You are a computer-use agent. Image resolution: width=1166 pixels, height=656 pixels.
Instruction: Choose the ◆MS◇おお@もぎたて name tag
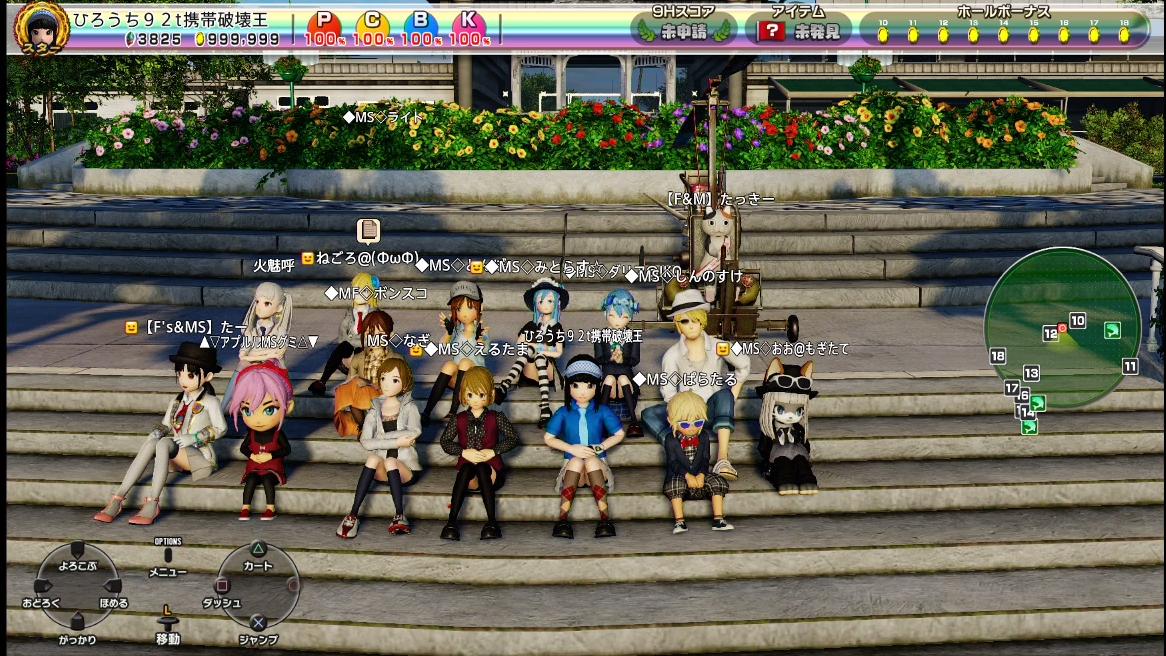point(789,349)
